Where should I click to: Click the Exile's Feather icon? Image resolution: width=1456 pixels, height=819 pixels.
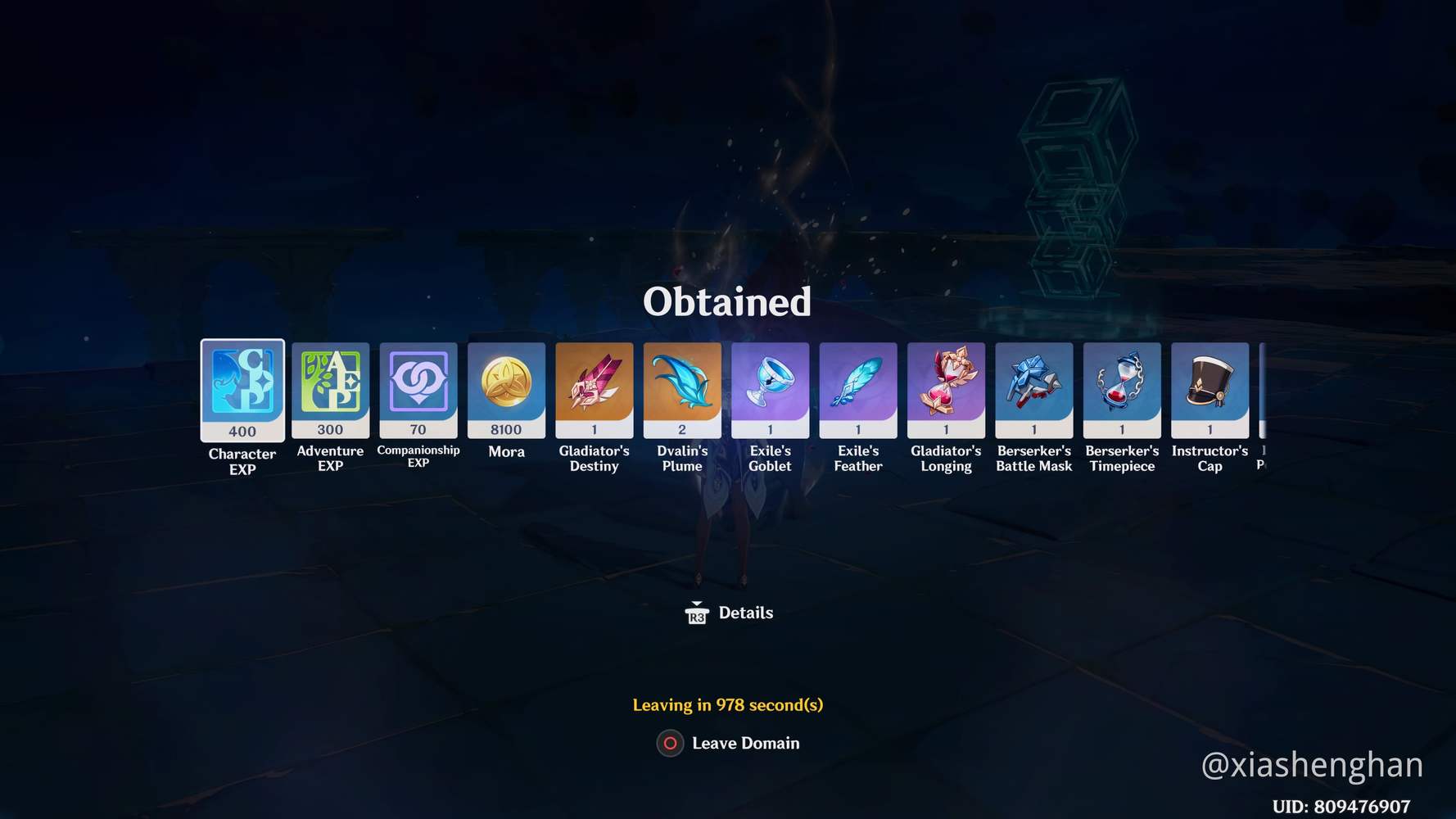[x=858, y=387]
